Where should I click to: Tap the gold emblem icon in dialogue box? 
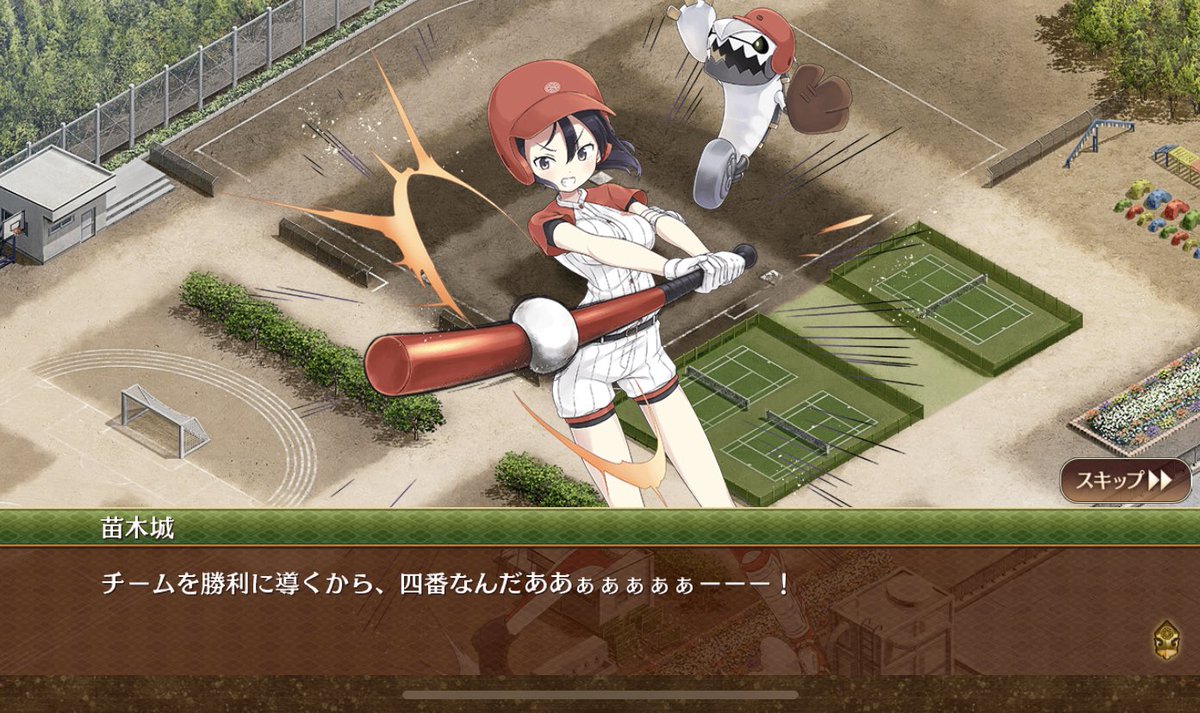(1166, 636)
